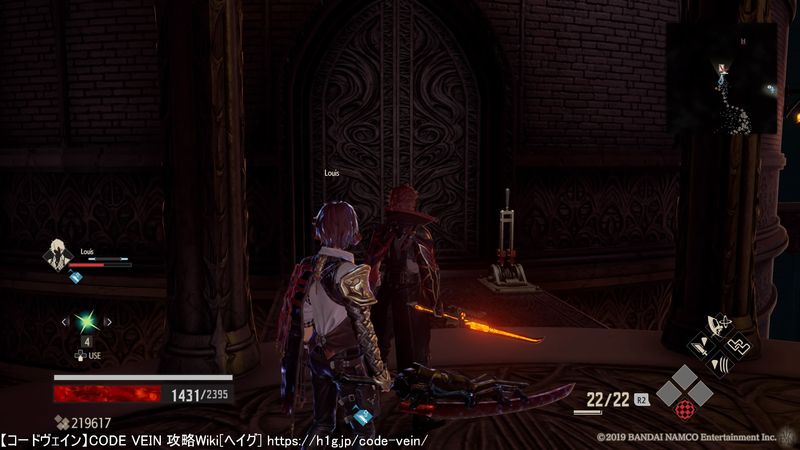The height and width of the screenshot is (450, 800).
Task: Cycle quick item with the left arrow
Action: (x=66, y=322)
